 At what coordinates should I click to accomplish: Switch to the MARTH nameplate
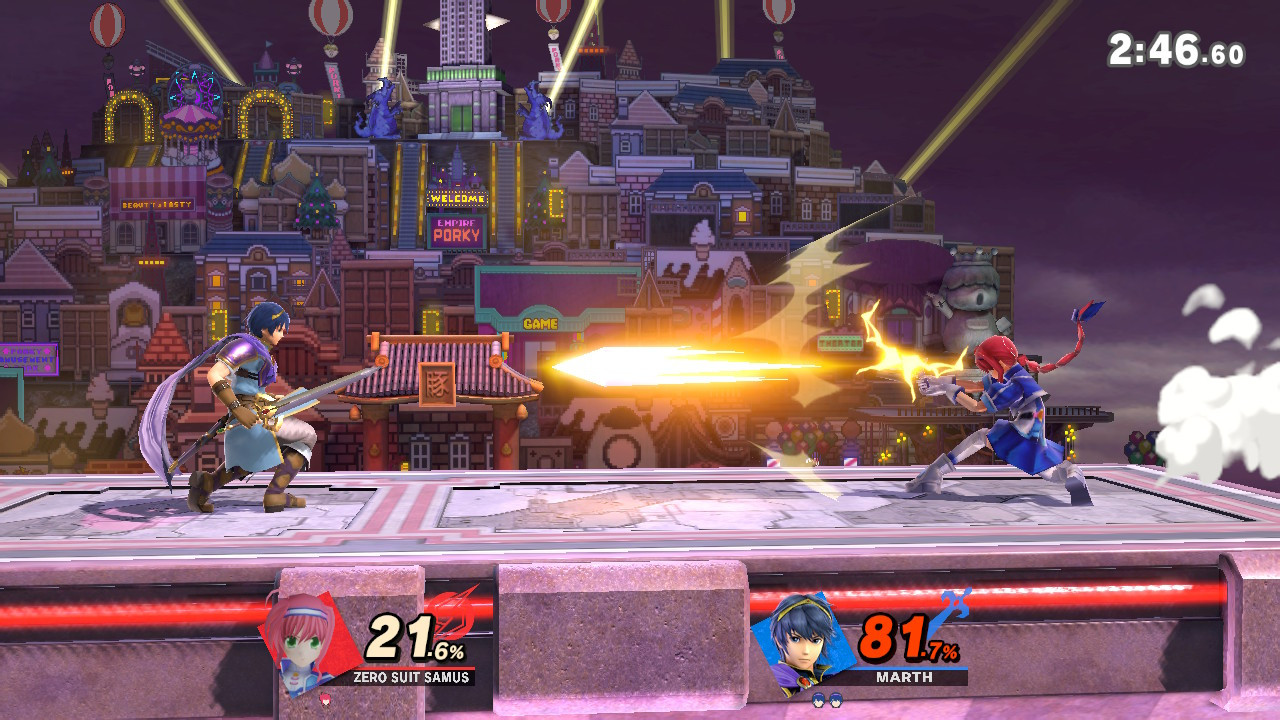(x=905, y=679)
